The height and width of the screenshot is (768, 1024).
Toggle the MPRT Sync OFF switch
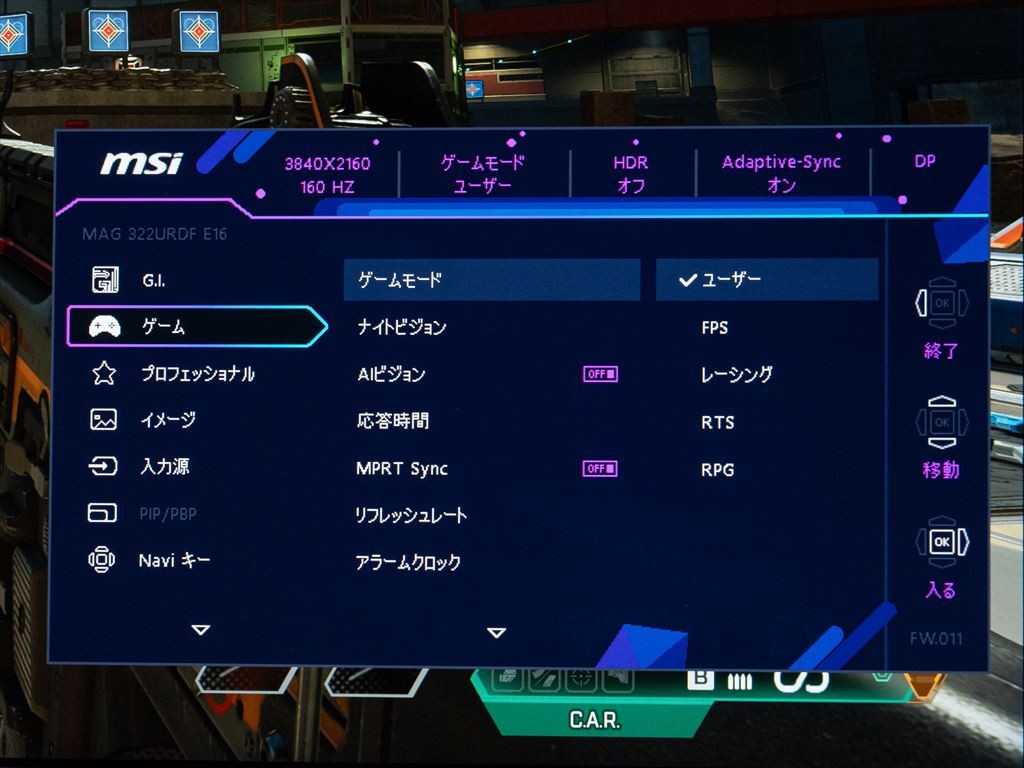point(600,468)
